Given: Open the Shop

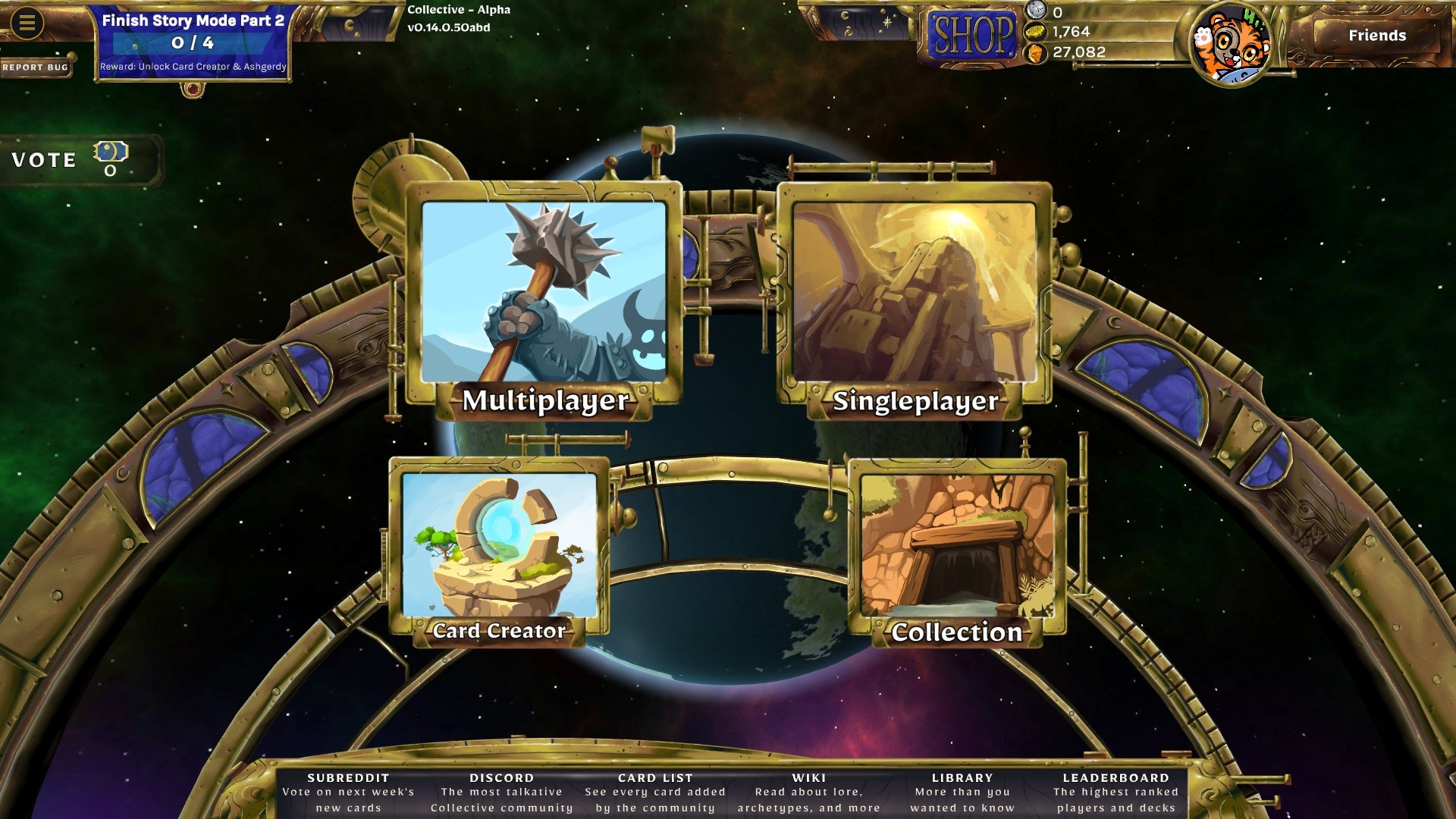Looking at the screenshot, I should click(971, 33).
